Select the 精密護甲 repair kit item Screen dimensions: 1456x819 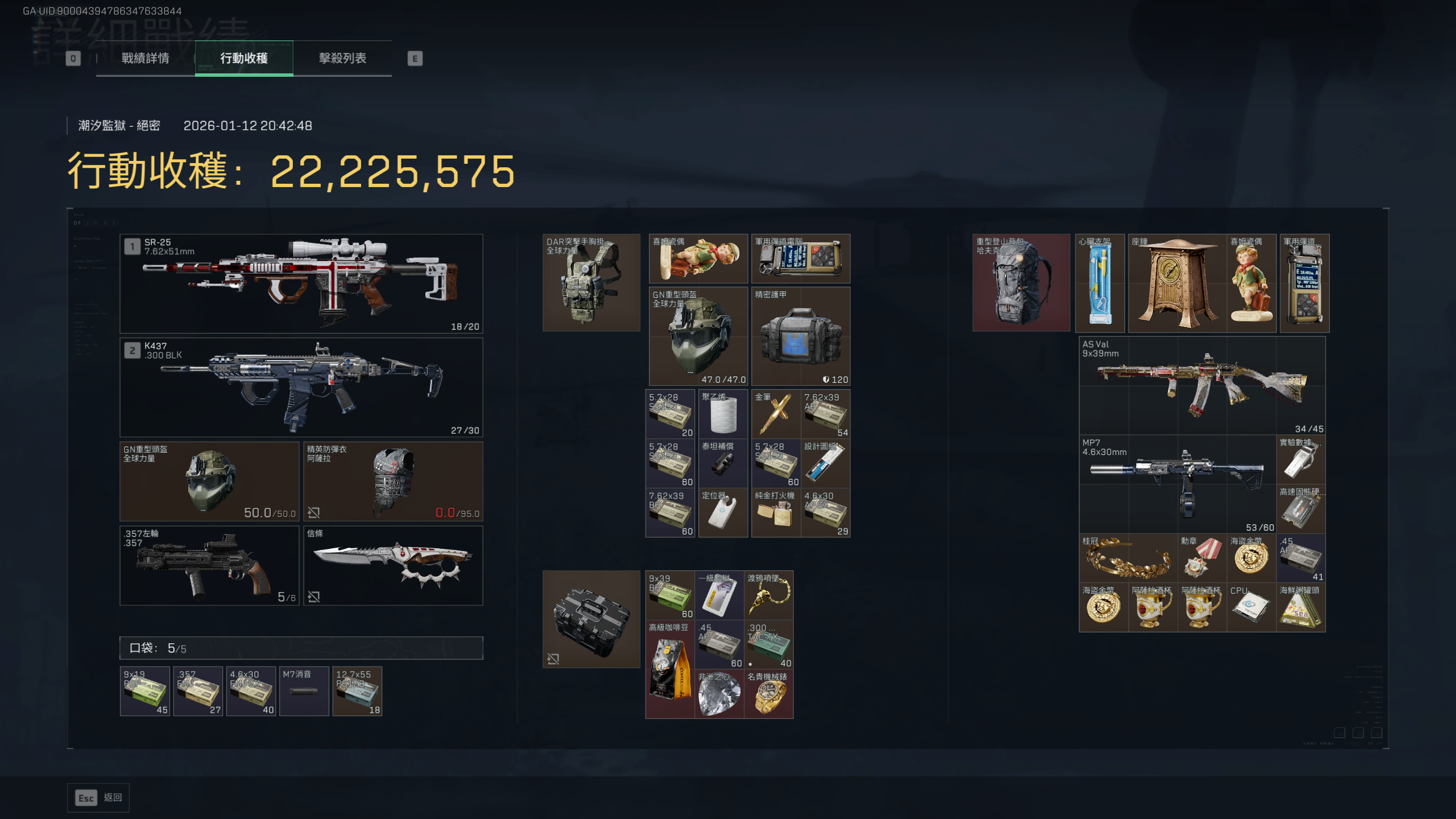(x=801, y=337)
